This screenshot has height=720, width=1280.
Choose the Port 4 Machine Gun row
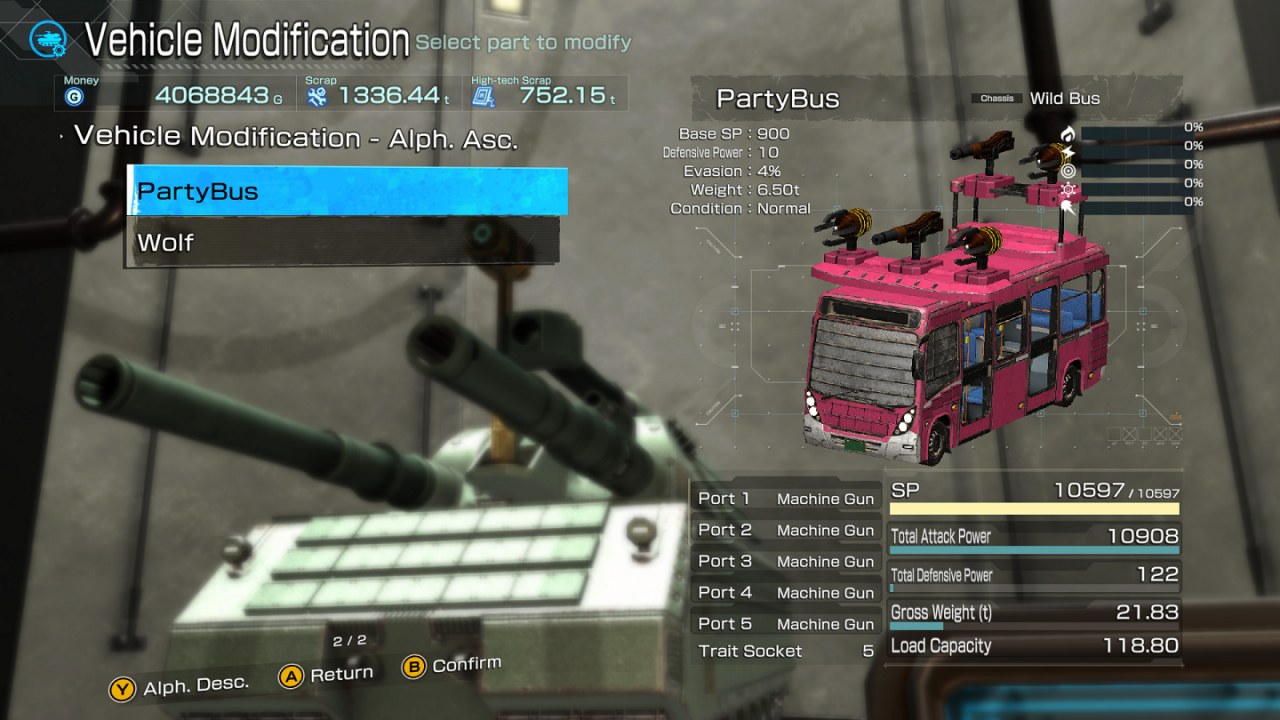tap(786, 592)
